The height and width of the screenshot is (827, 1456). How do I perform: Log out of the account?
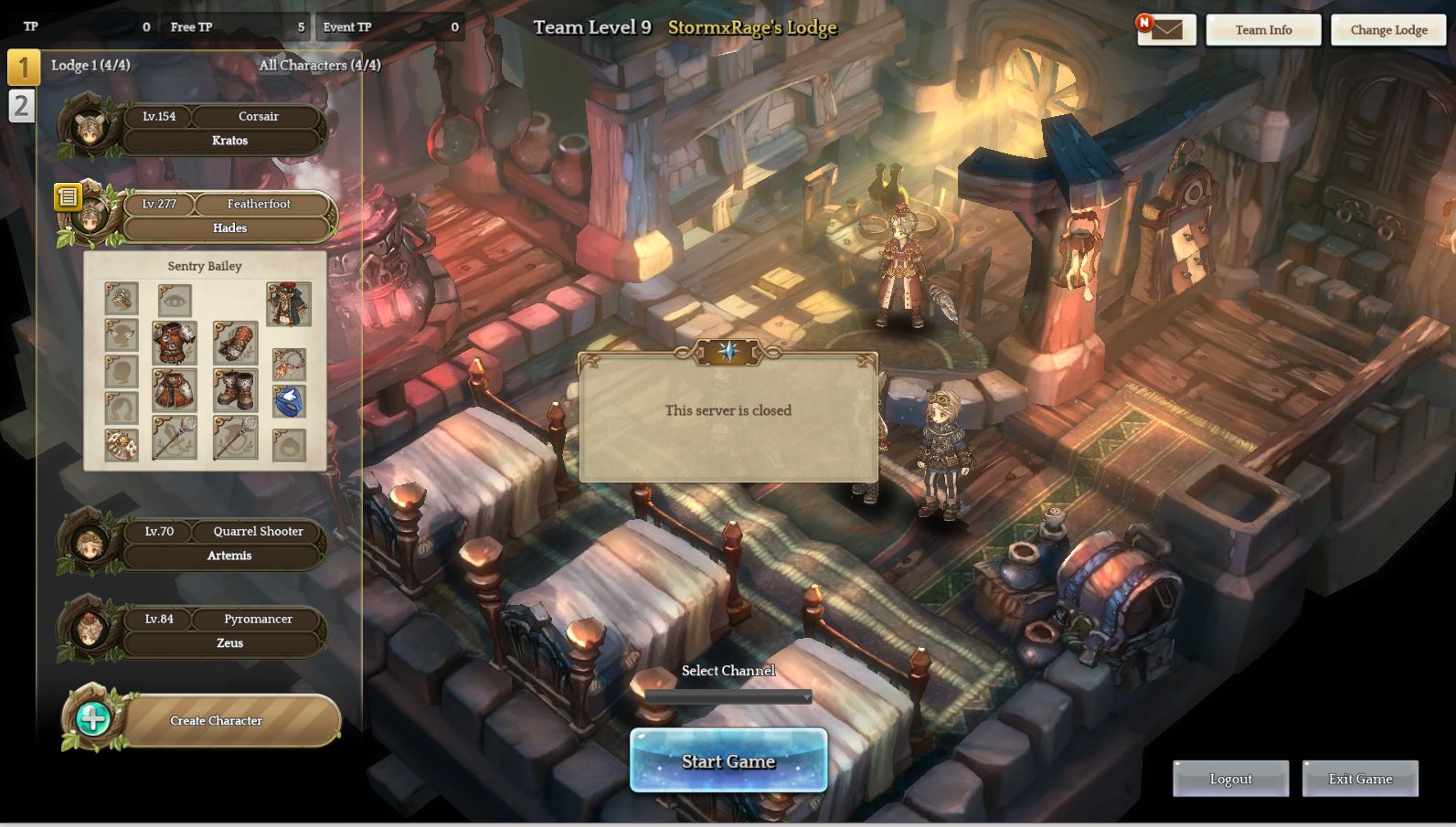coord(1230,779)
